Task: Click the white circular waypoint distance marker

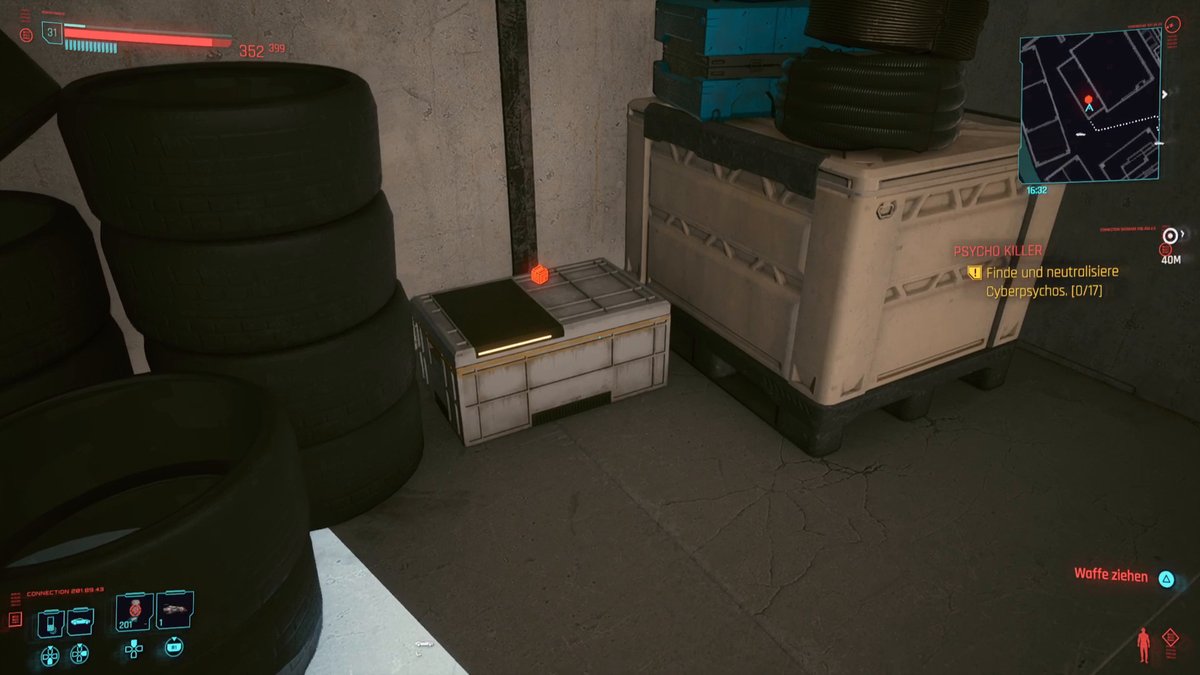Action: (x=1169, y=237)
